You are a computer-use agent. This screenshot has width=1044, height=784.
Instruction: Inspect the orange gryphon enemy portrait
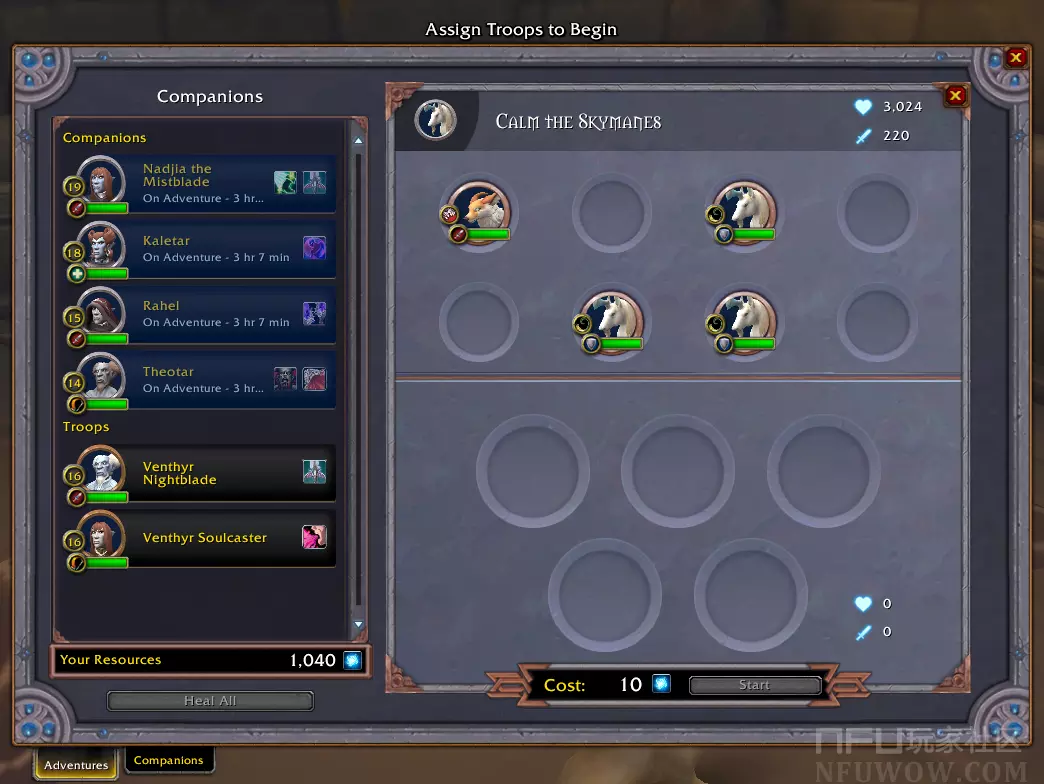tap(479, 210)
